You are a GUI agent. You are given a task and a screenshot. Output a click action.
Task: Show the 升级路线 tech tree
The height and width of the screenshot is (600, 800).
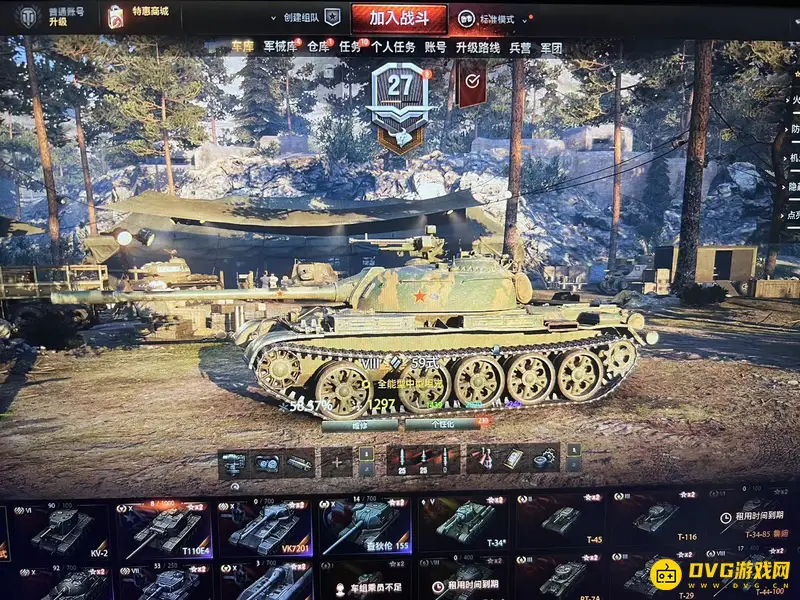pos(478,47)
